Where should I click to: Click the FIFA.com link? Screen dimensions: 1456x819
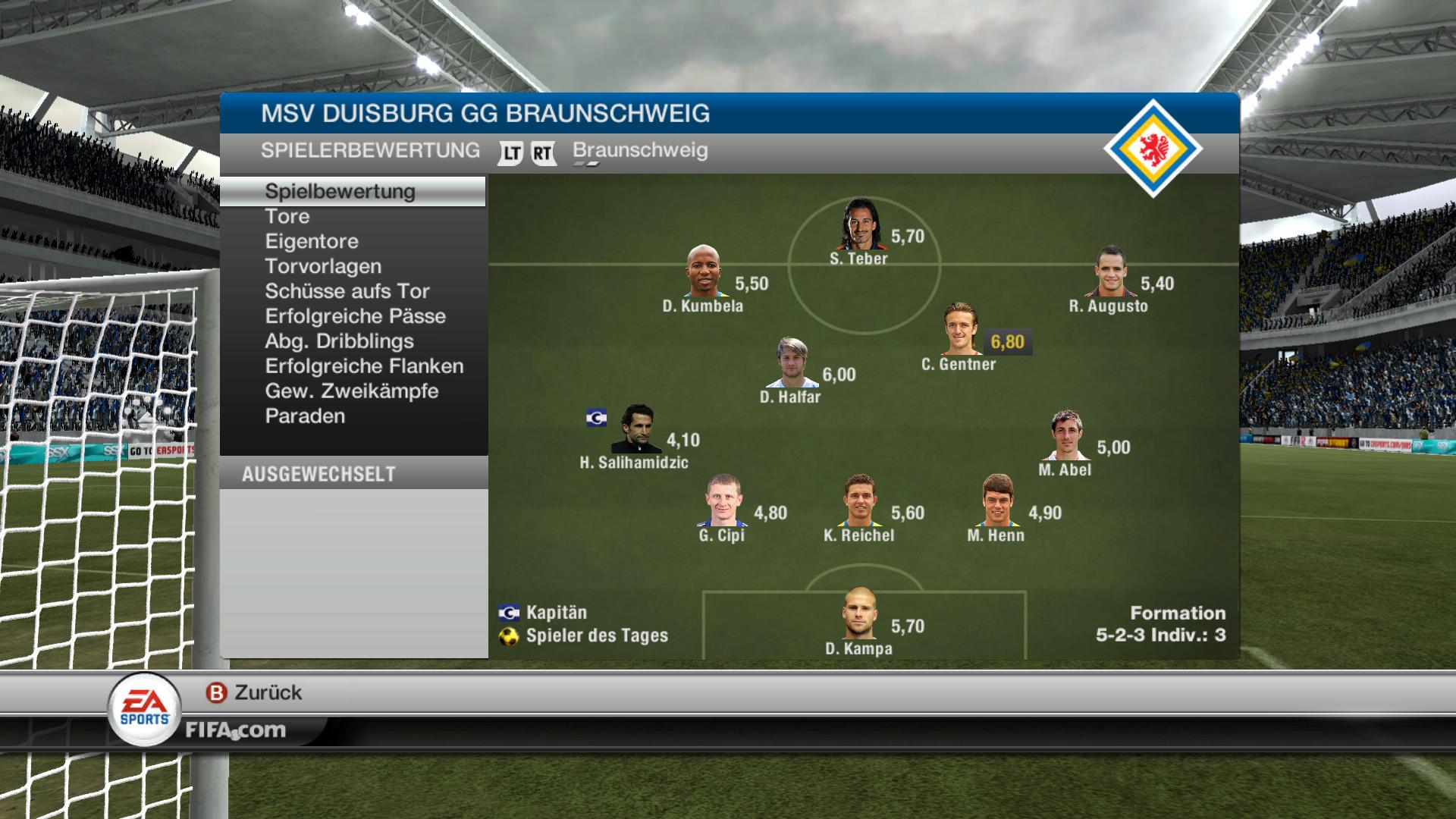tap(235, 730)
